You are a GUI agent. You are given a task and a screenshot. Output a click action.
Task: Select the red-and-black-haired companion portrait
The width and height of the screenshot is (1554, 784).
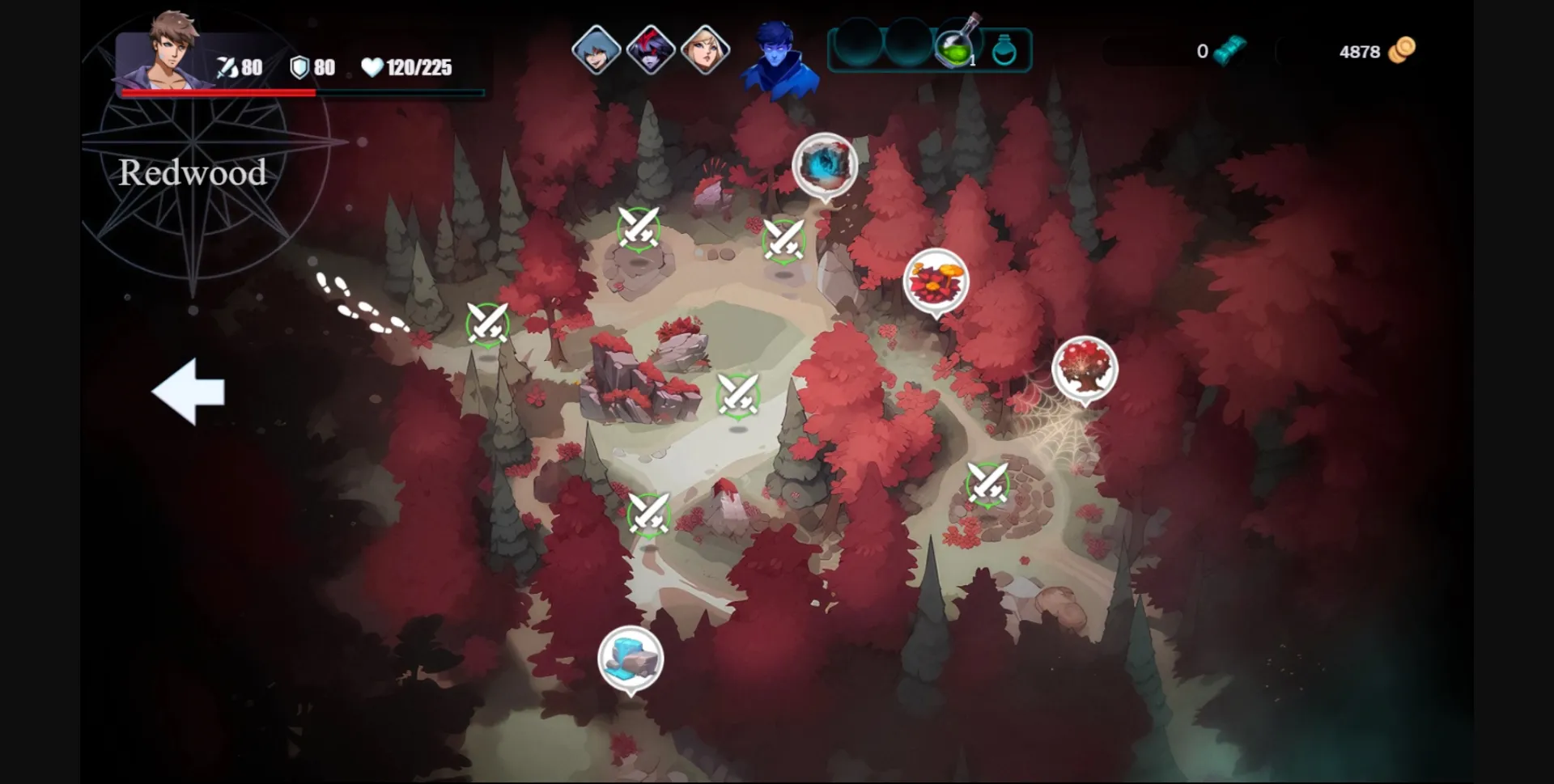click(651, 49)
